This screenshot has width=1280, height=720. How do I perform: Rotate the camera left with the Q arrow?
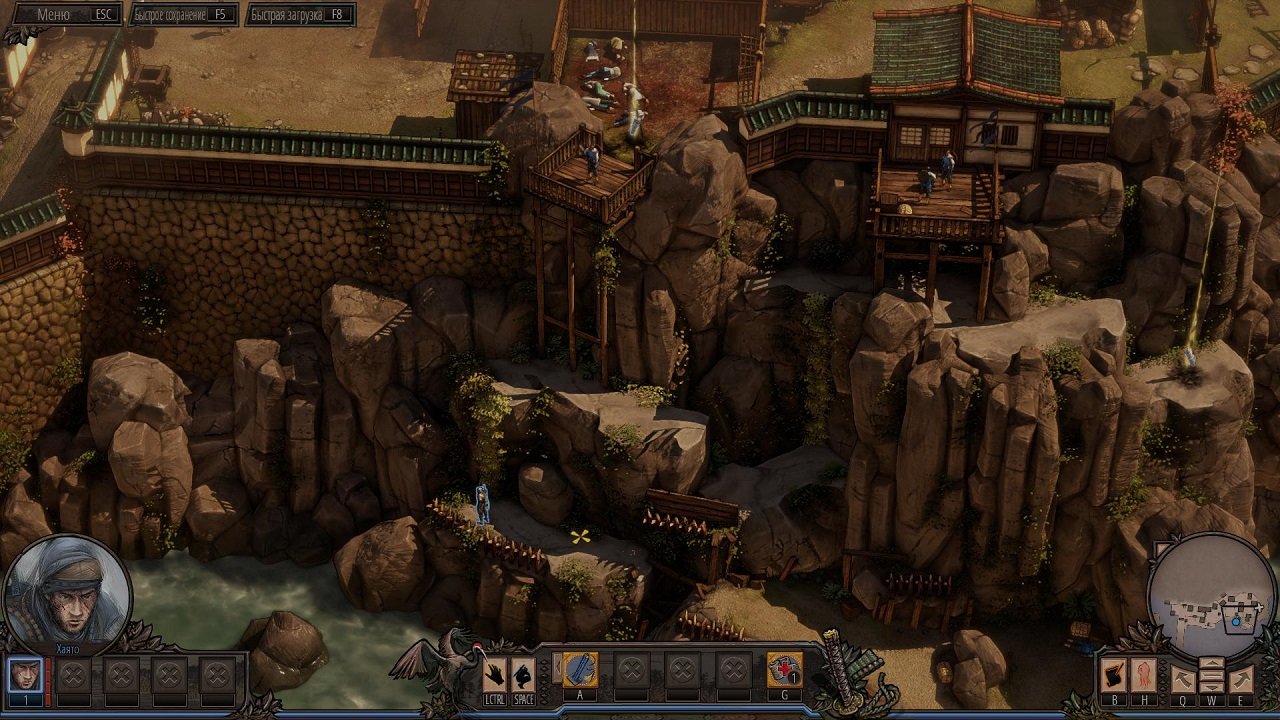pyautogui.click(x=1183, y=678)
